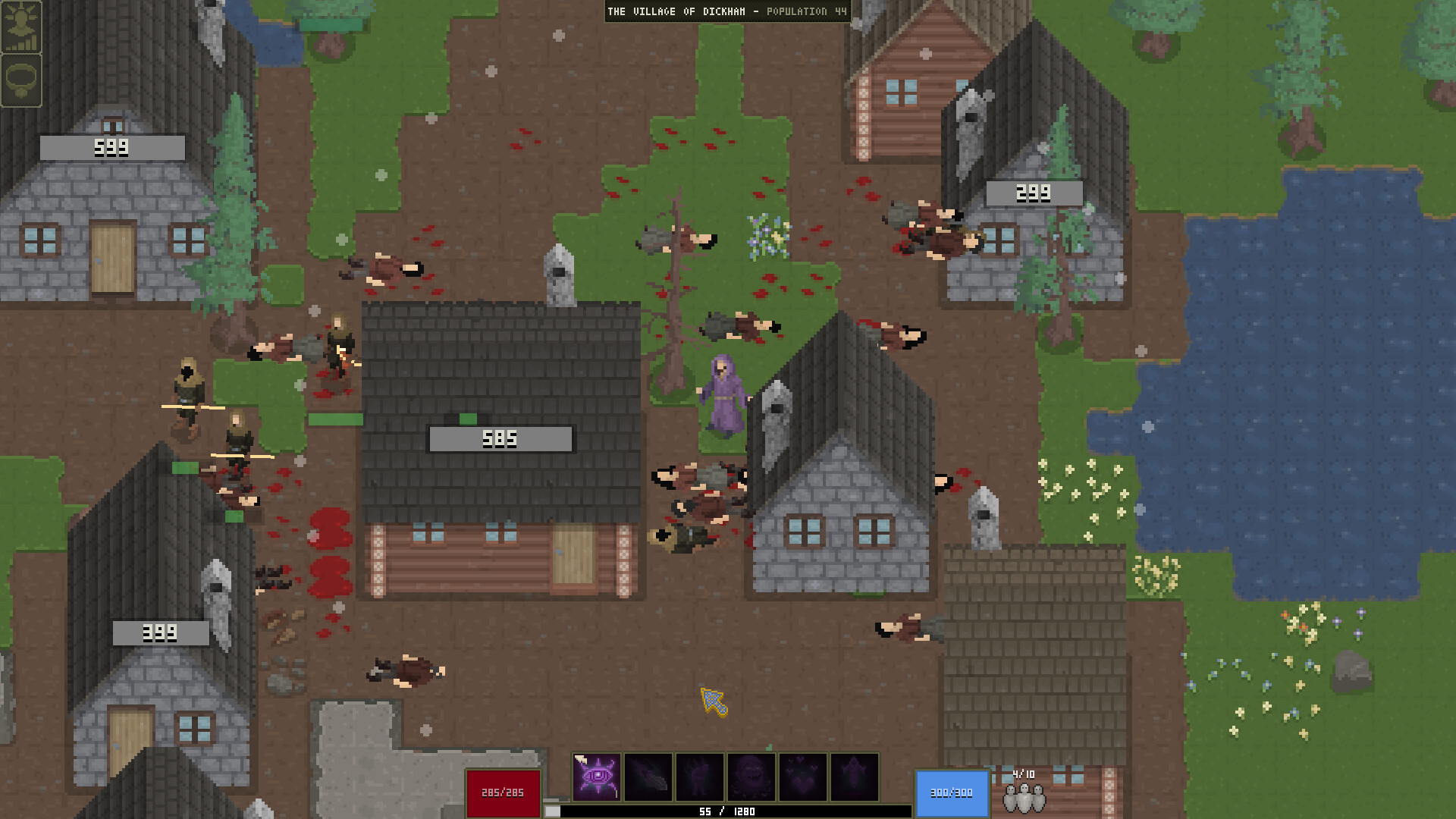Click the ghost minion counter icon bottom-right
The width and height of the screenshot is (1456, 819).
click(x=1025, y=798)
